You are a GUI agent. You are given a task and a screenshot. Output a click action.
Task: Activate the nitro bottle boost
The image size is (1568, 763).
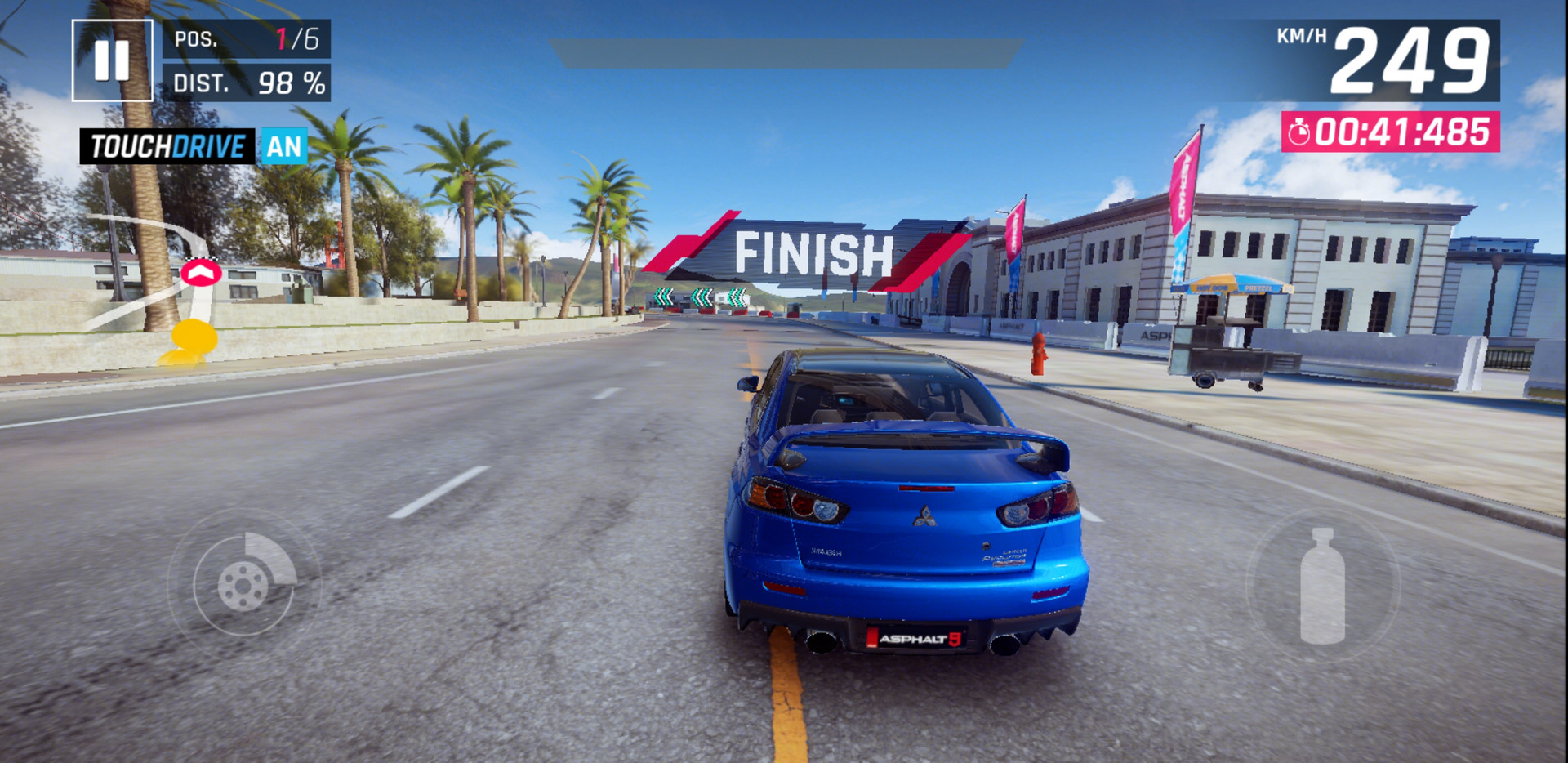(1322, 585)
